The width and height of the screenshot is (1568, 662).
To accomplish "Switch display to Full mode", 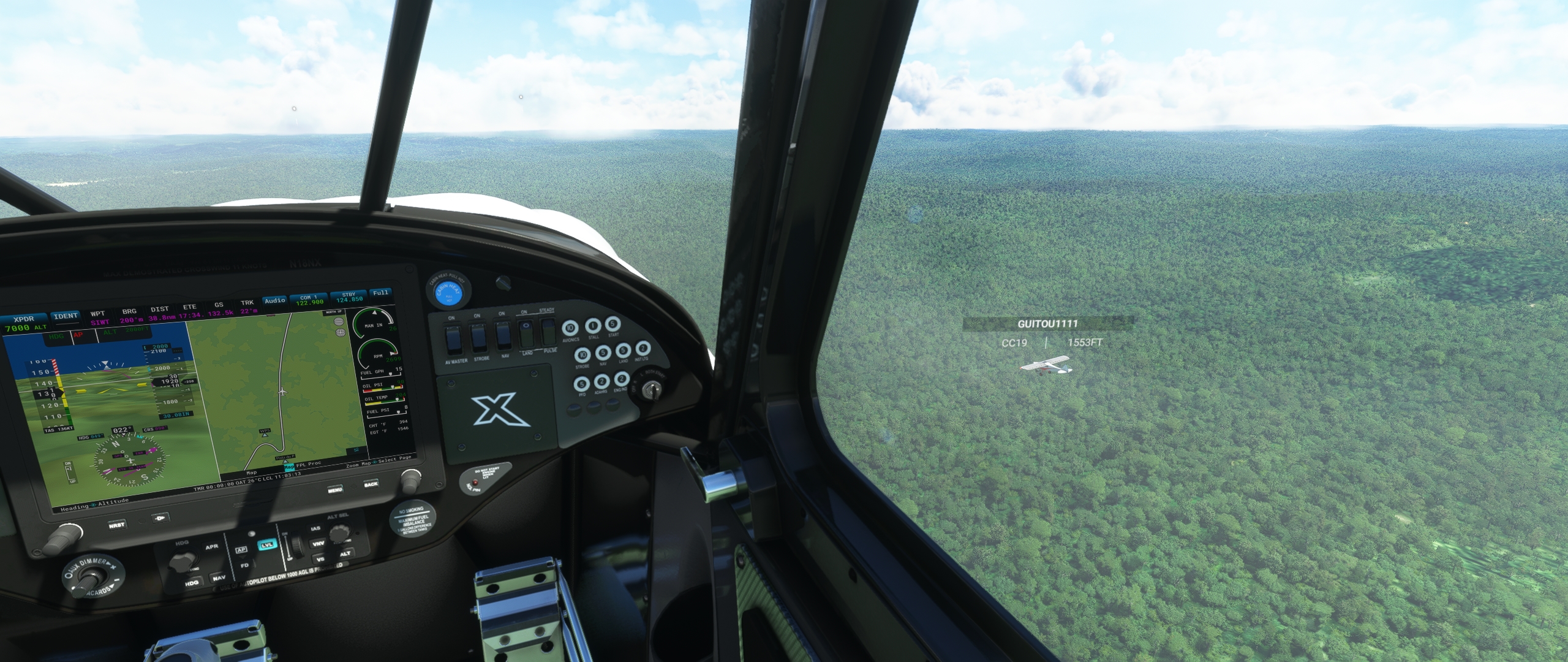I will 380,293.
